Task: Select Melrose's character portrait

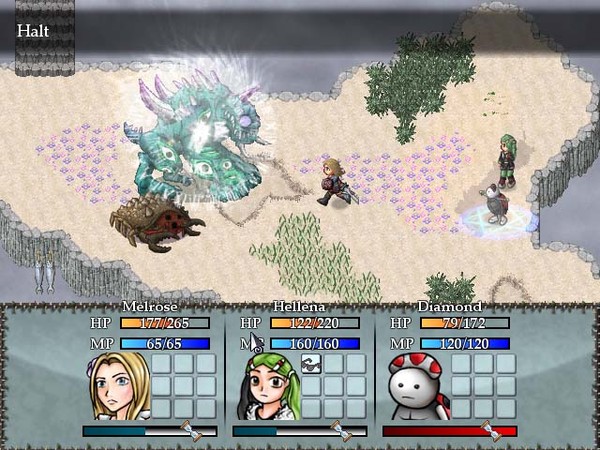Action: coord(122,385)
